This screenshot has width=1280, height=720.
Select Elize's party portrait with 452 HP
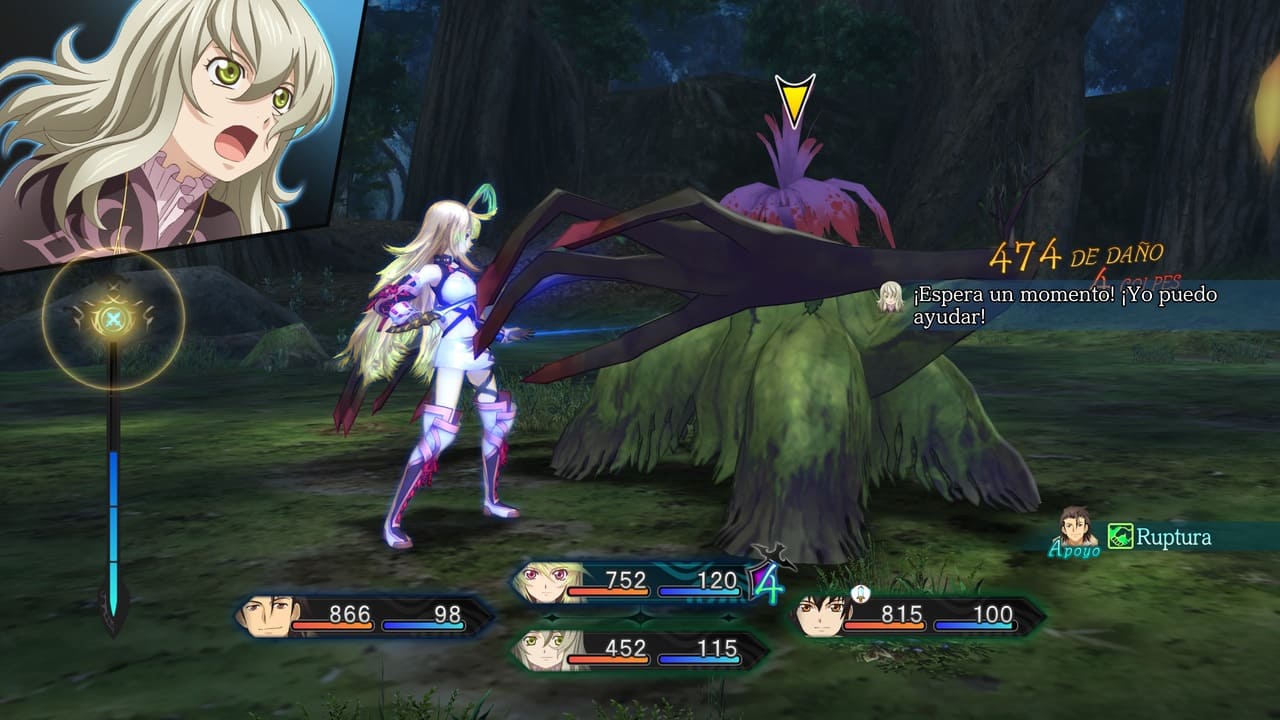click(x=541, y=650)
